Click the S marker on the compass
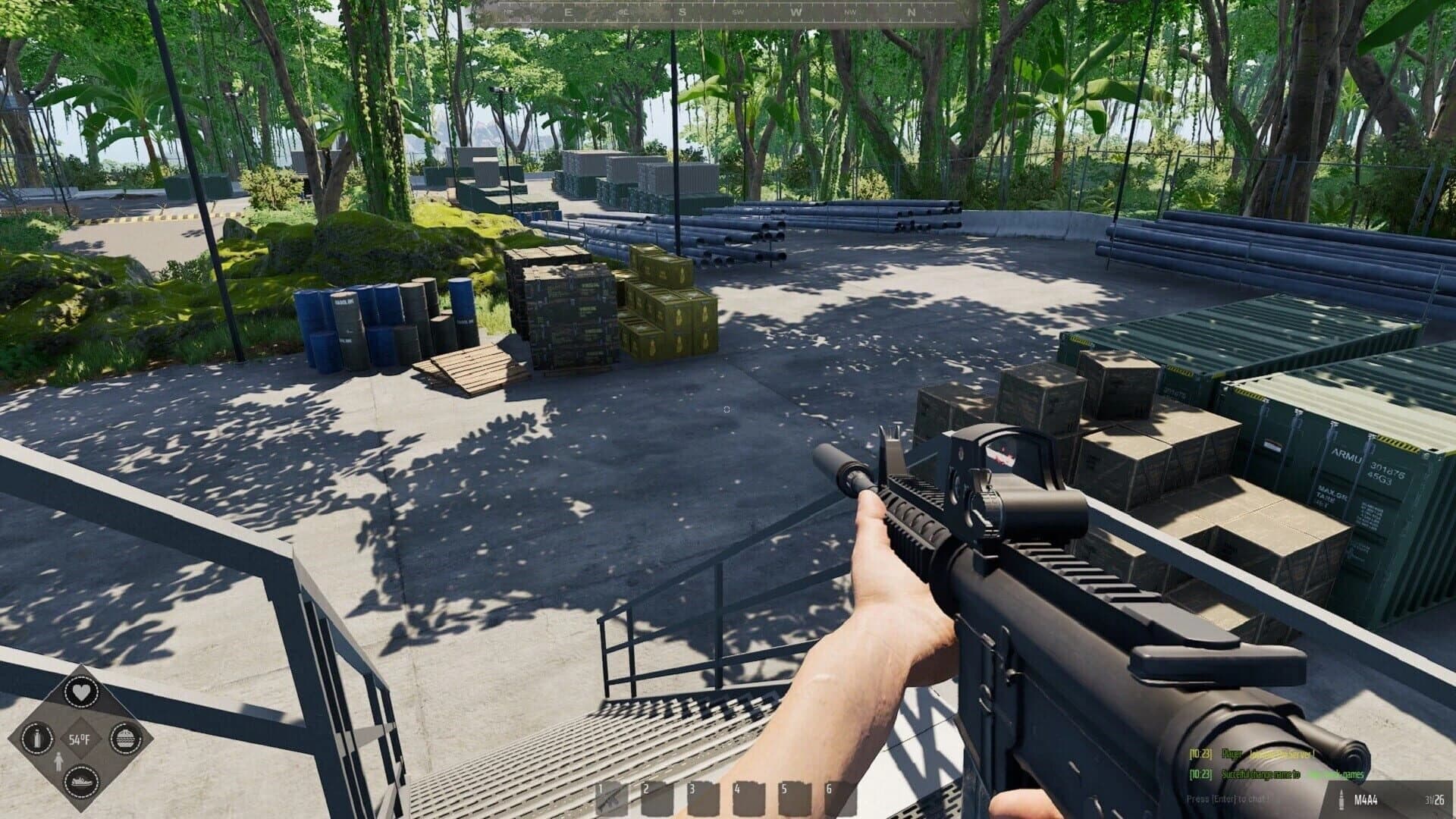1456x819 pixels. (x=682, y=13)
